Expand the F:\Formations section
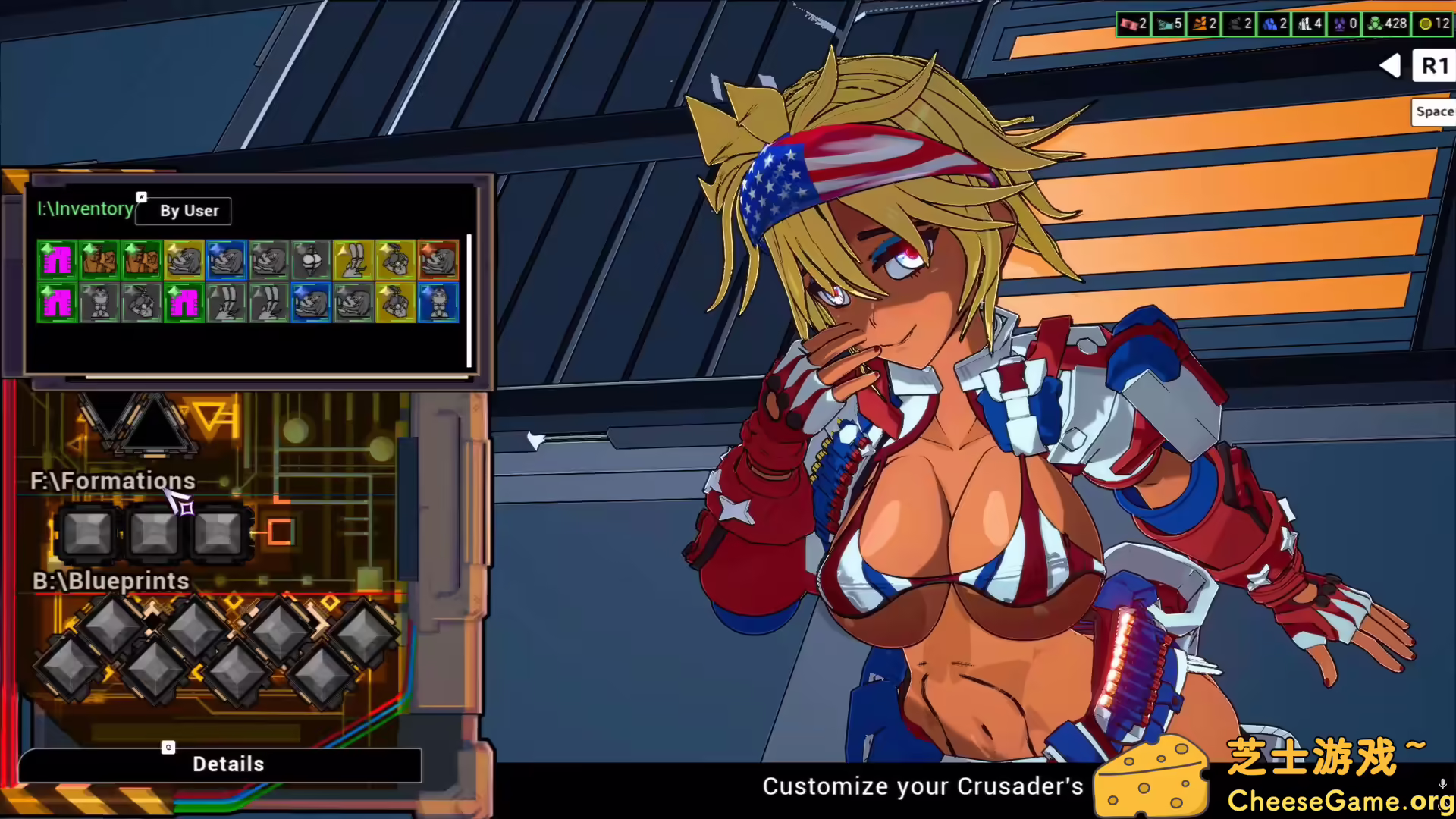This screenshot has height=819, width=1456. (x=114, y=480)
